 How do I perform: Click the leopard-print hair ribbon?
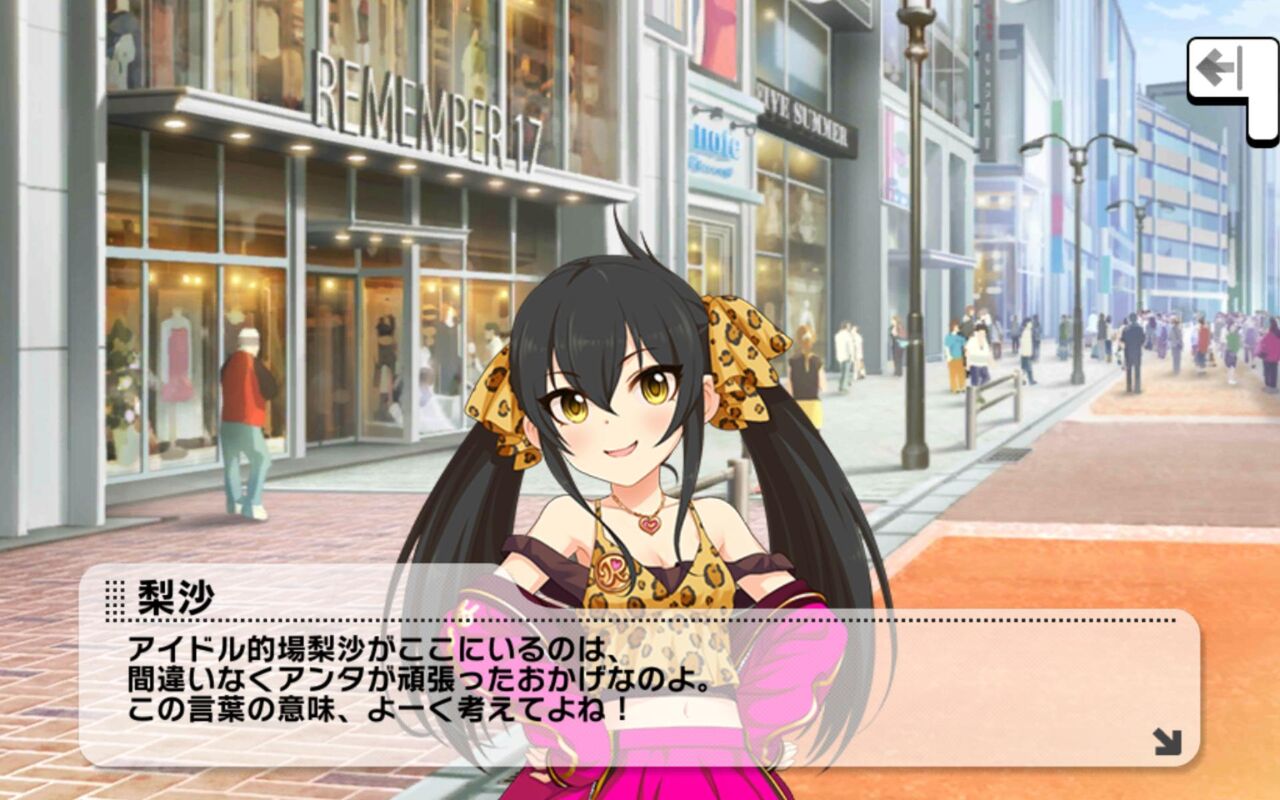pos(740,345)
